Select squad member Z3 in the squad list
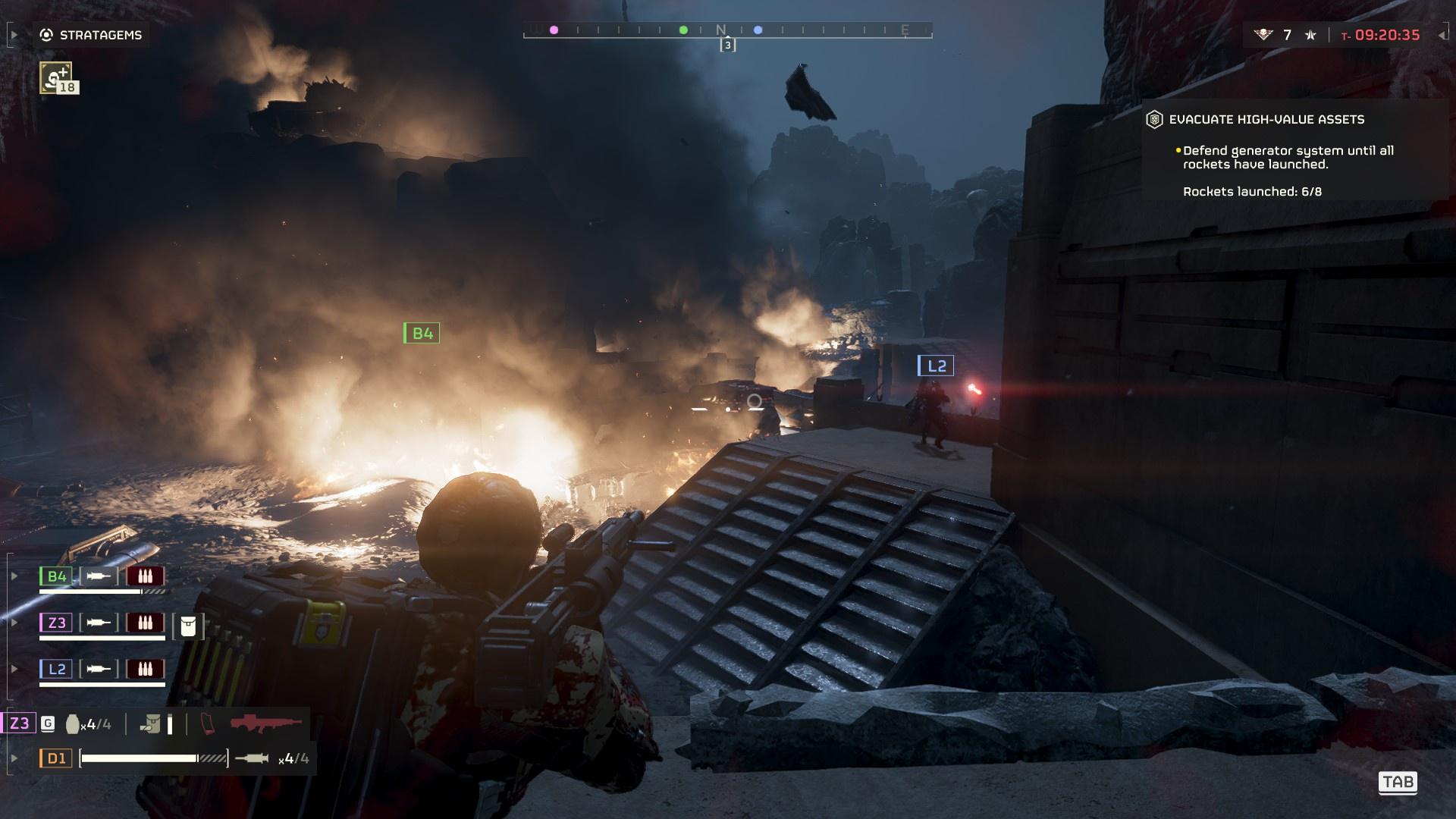 57,623
